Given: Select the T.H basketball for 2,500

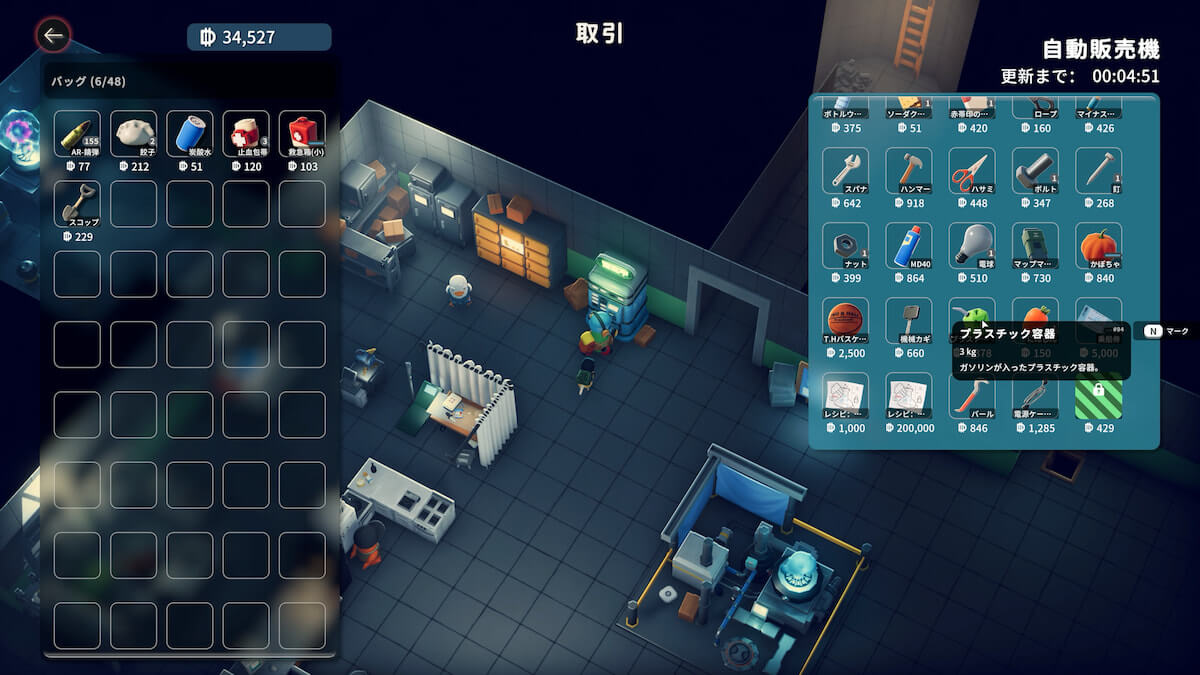Looking at the screenshot, I should click(x=845, y=321).
